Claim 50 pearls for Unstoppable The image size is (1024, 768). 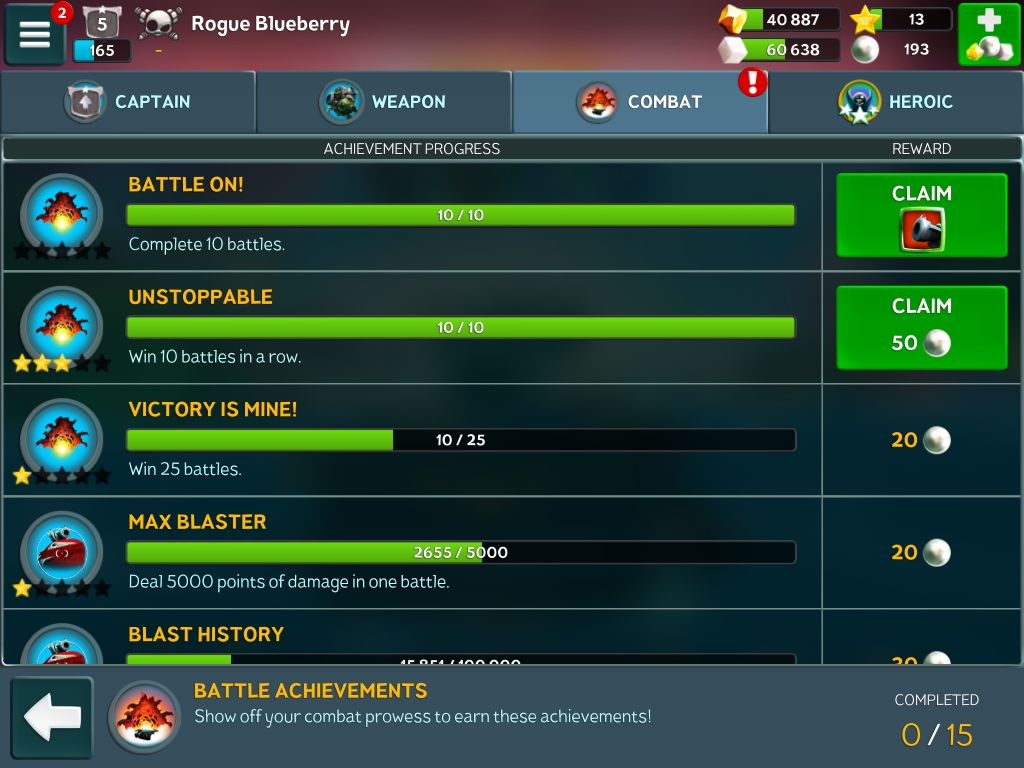(x=921, y=327)
